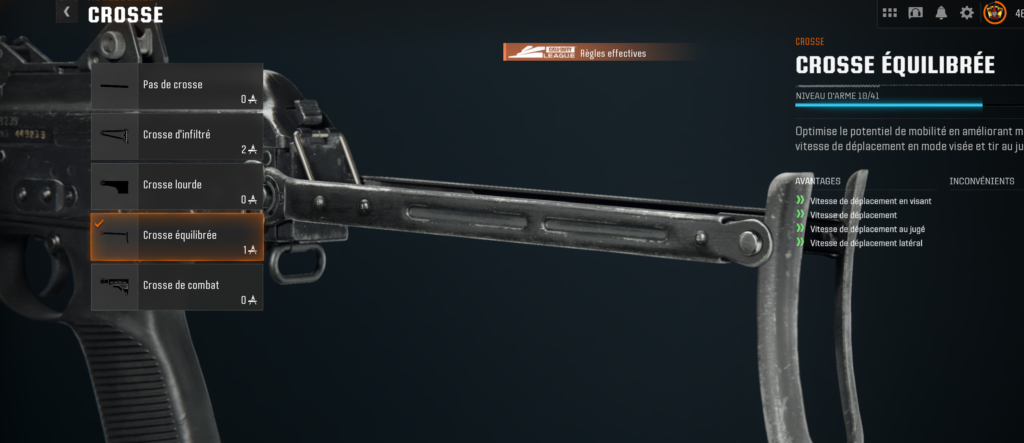Select the Crosse équilibrée attachment
This screenshot has width=1024, height=443.
click(x=177, y=237)
